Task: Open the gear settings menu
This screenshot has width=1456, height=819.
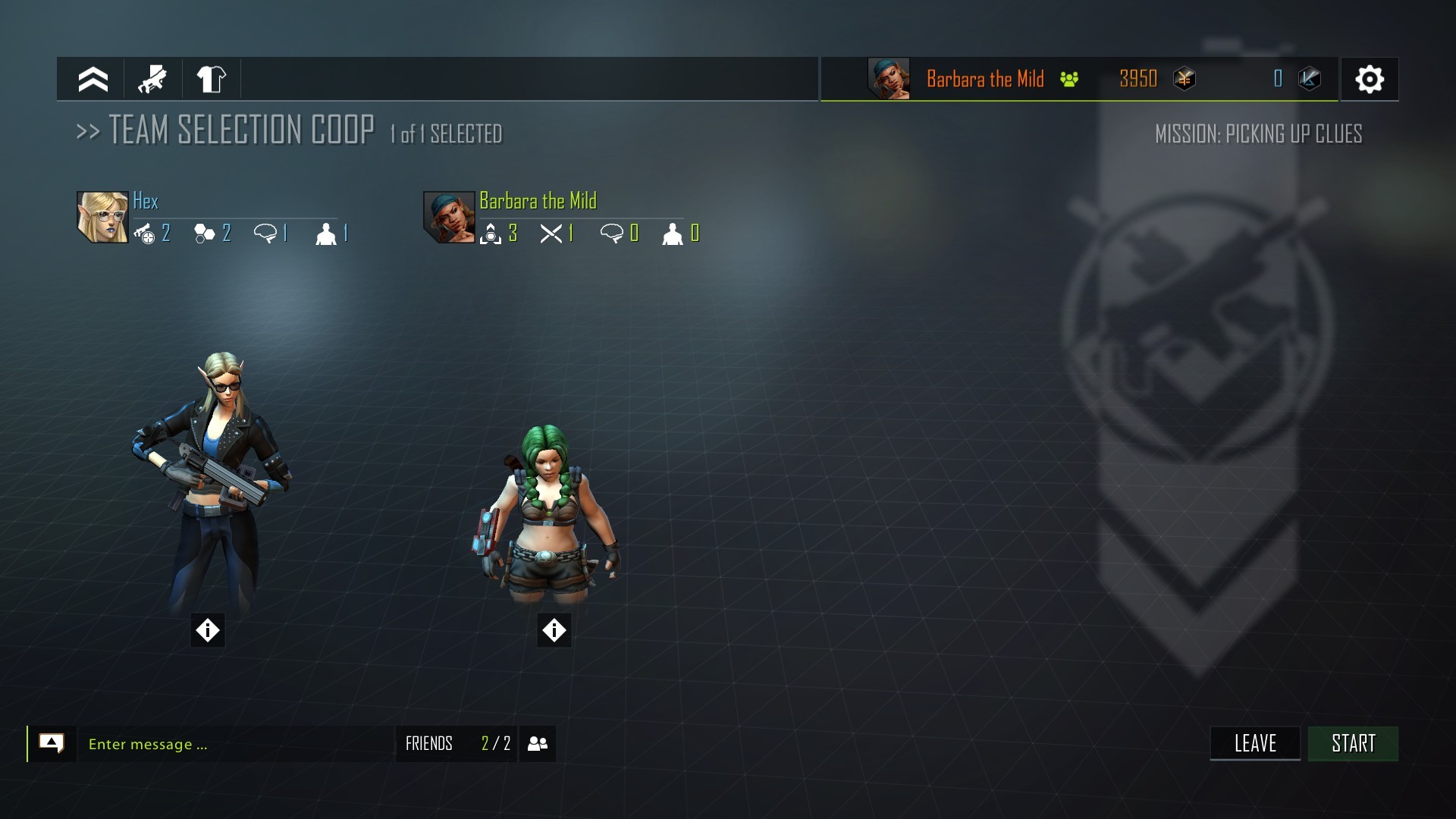Action: pyautogui.click(x=1369, y=79)
